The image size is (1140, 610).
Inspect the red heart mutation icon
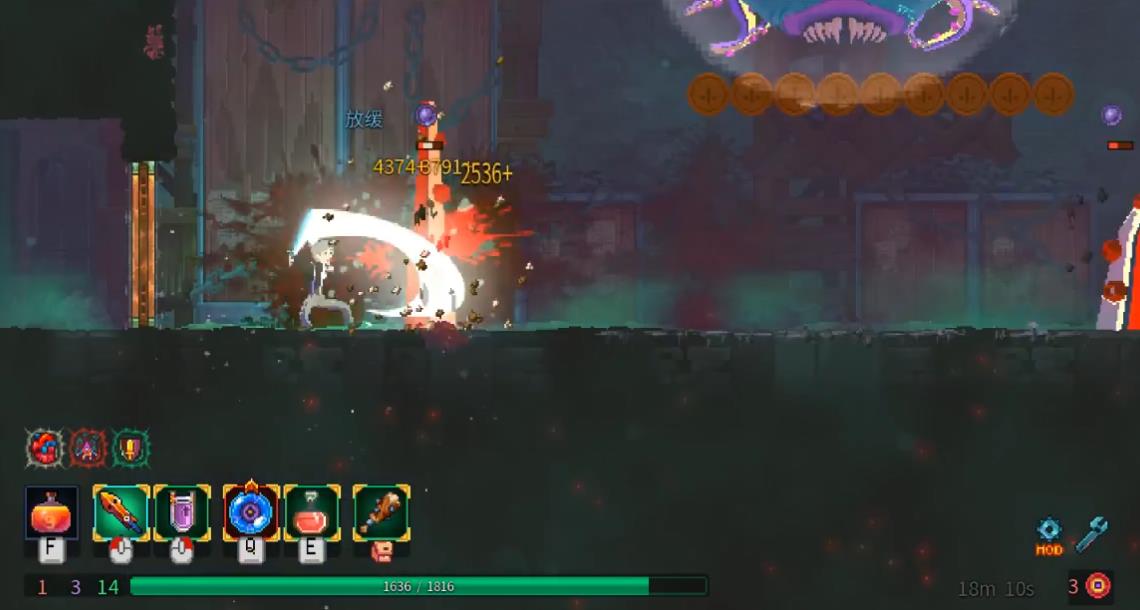tap(44, 448)
